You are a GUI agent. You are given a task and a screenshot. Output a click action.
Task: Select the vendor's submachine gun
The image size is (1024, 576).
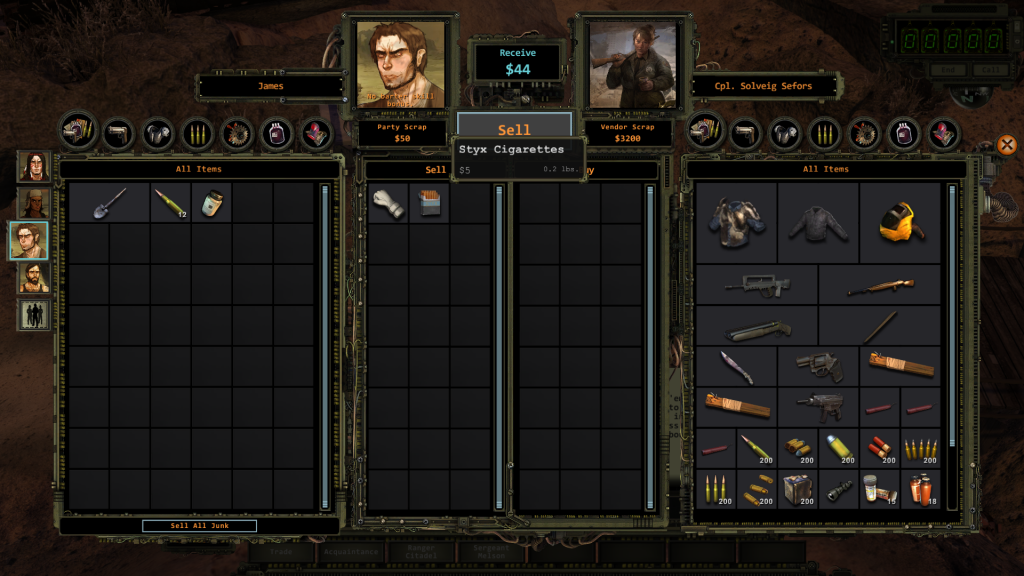818,407
